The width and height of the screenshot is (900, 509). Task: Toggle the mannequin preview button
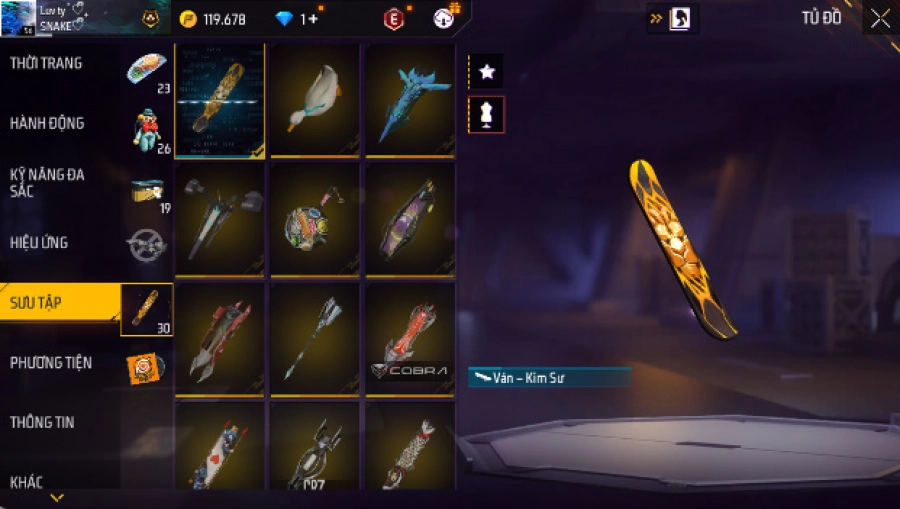[487, 115]
